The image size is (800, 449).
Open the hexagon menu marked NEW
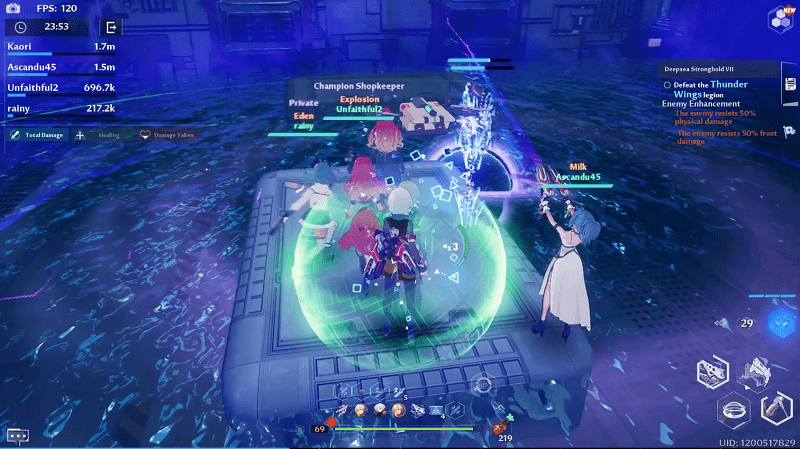coord(781,17)
